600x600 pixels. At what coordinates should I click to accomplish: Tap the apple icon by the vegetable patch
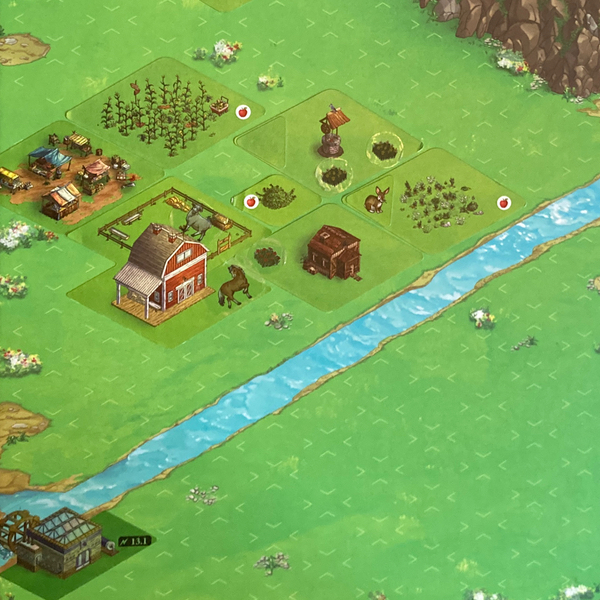tap(504, 203)
